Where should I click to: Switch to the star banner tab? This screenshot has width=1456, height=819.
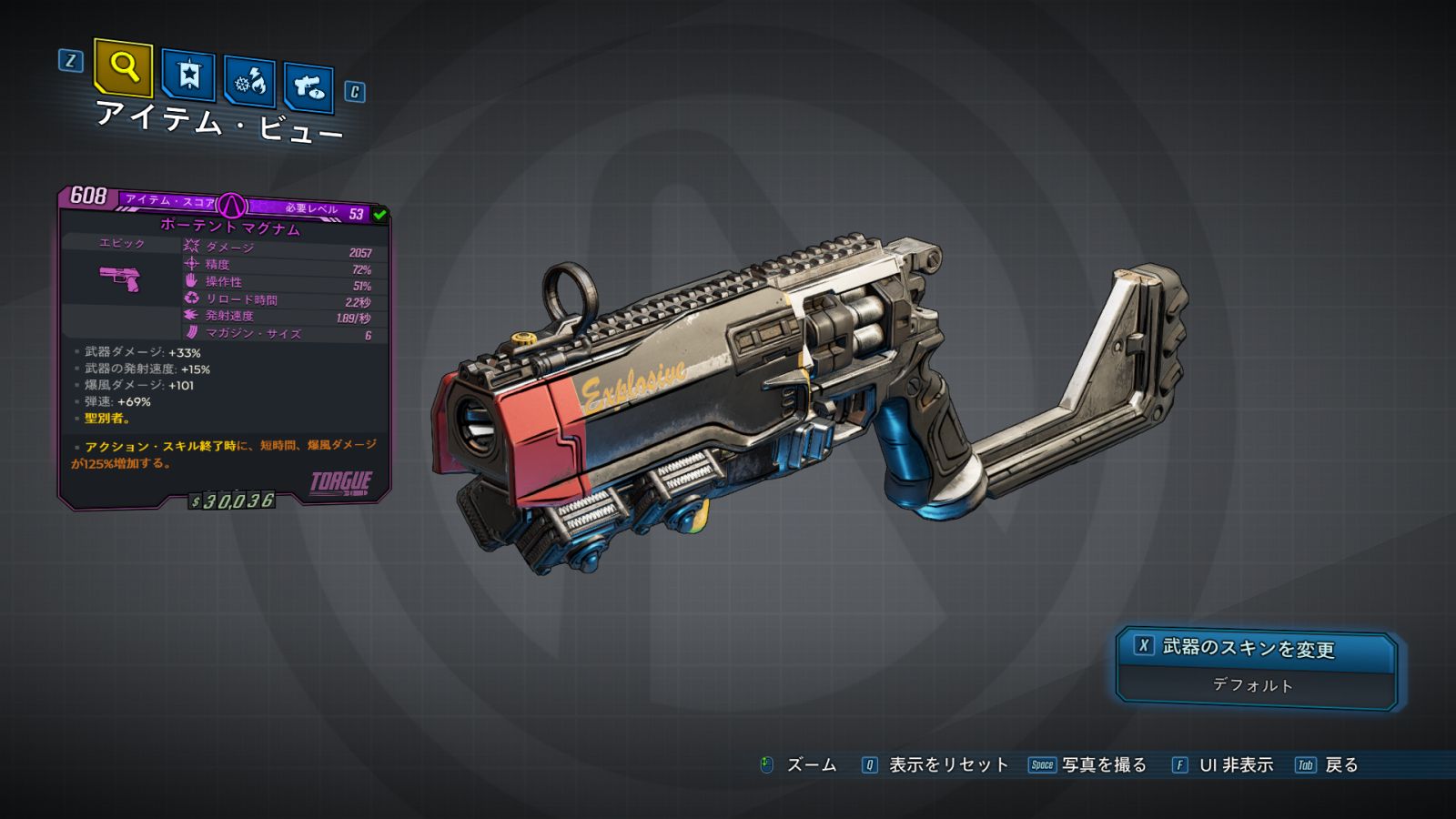point(188,75)
